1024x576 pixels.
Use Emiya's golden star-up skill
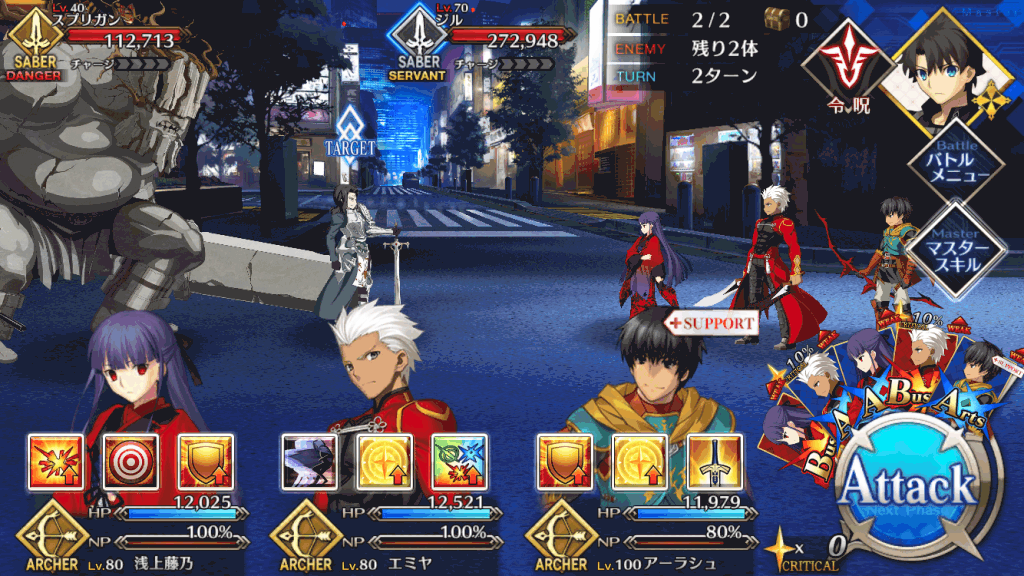click(383, 460)
